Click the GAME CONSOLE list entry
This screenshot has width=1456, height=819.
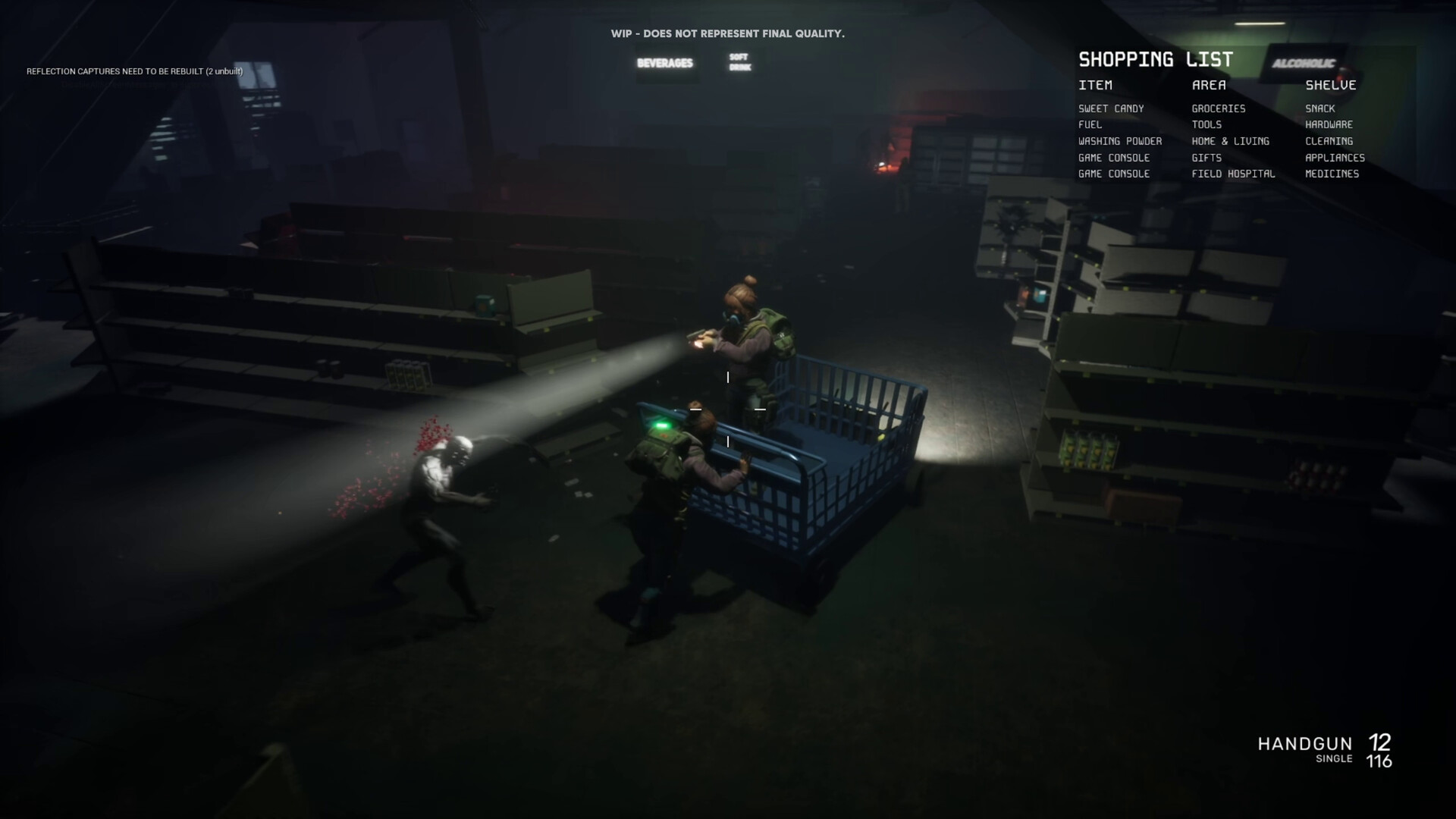pyautogui.click(x=1112, y=158)
